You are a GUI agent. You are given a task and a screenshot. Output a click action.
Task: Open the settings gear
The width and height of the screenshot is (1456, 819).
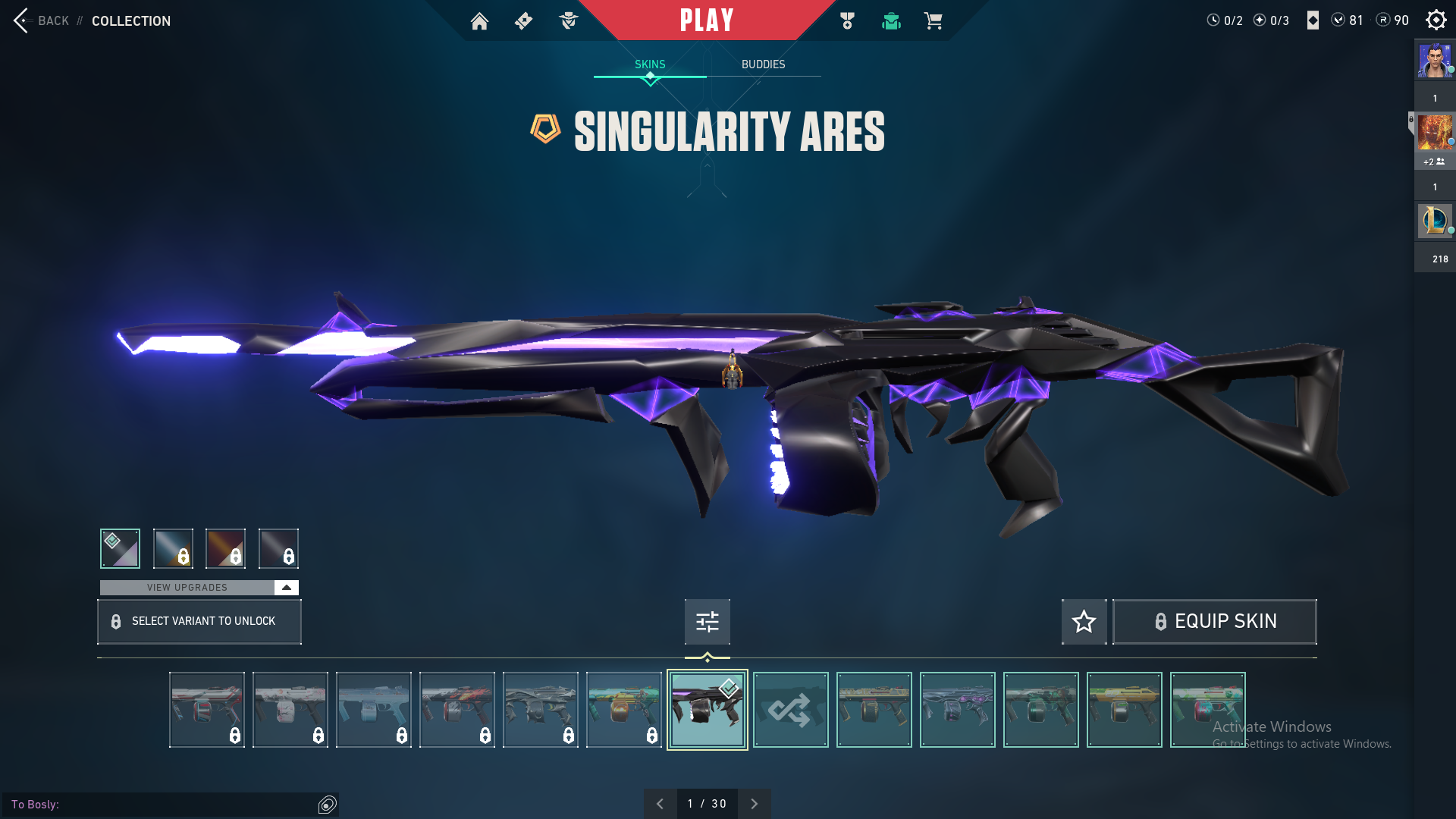point(1436,20)
